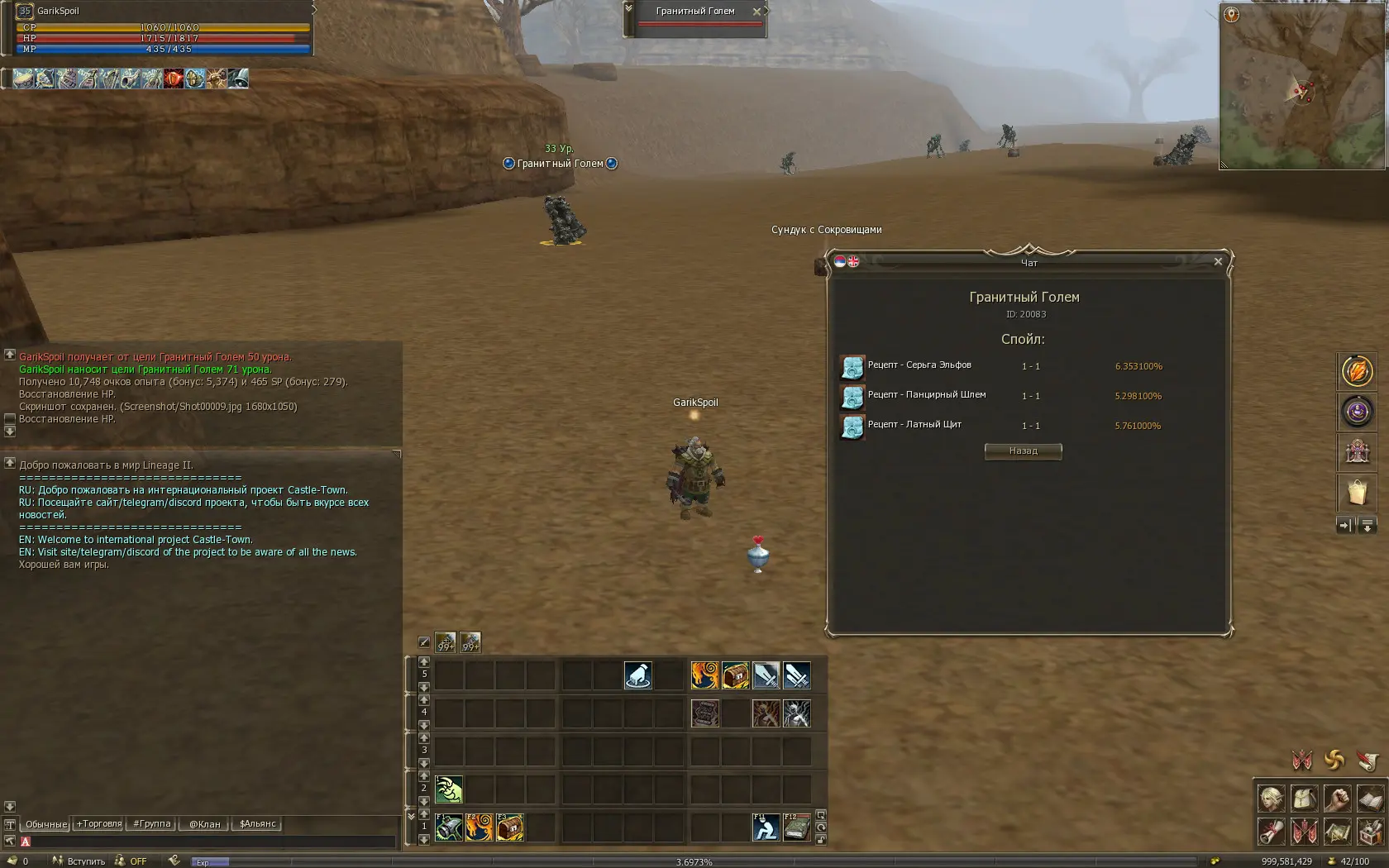Use the hammer skill in the F1 slot
Screen dimensions: 1389x868
pyautogui.click(x=449, y=827)
